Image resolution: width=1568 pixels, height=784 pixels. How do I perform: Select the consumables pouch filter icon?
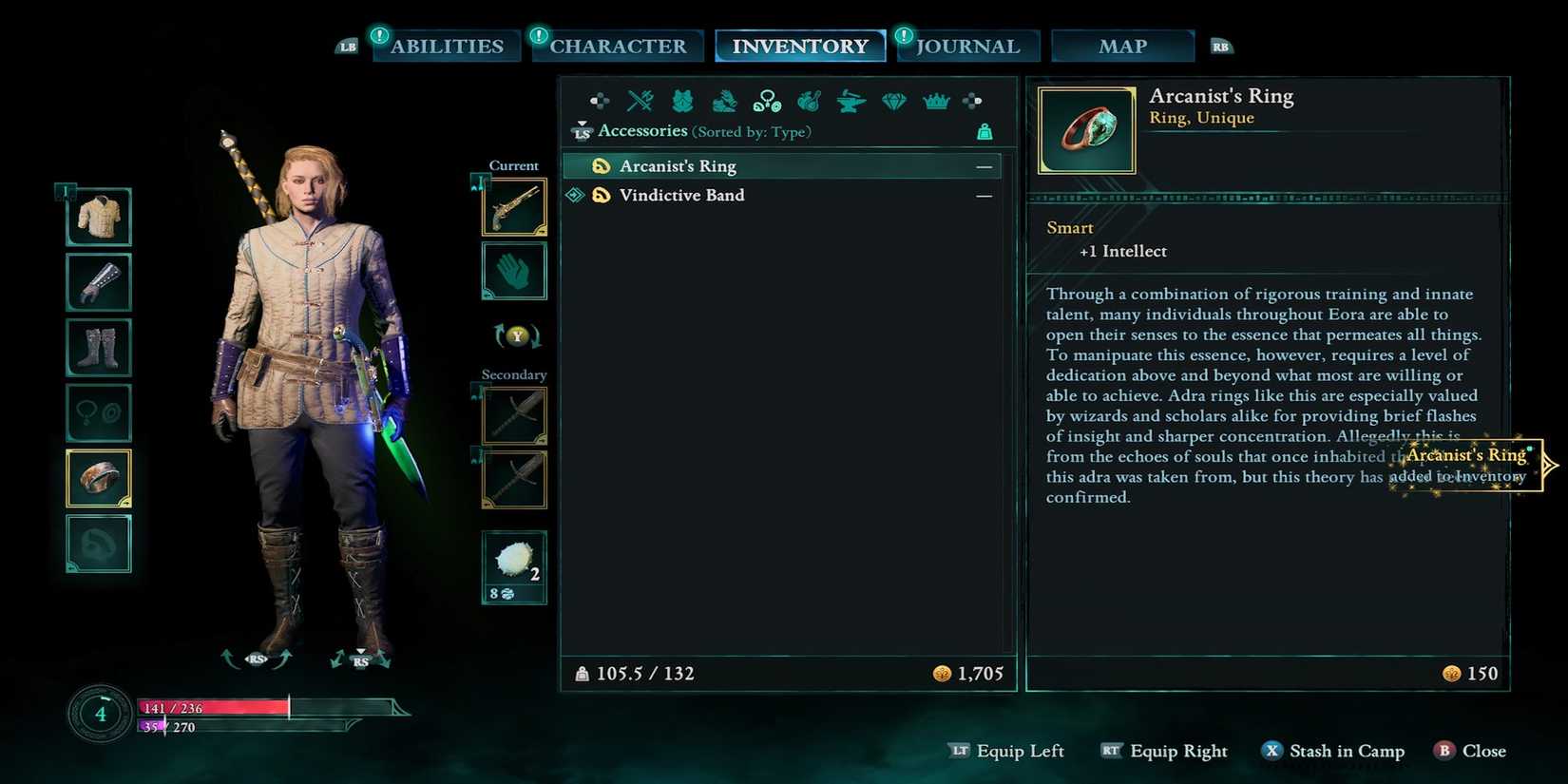pyautogui.click(x=808, y=100)
